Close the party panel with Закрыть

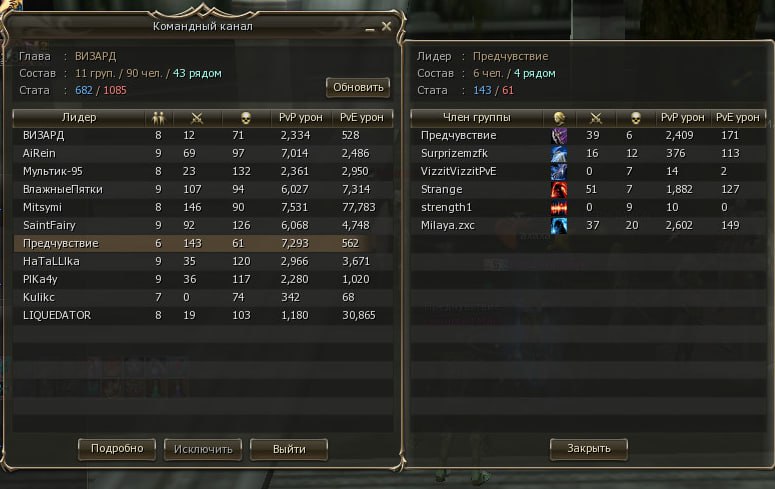point(588,448)
